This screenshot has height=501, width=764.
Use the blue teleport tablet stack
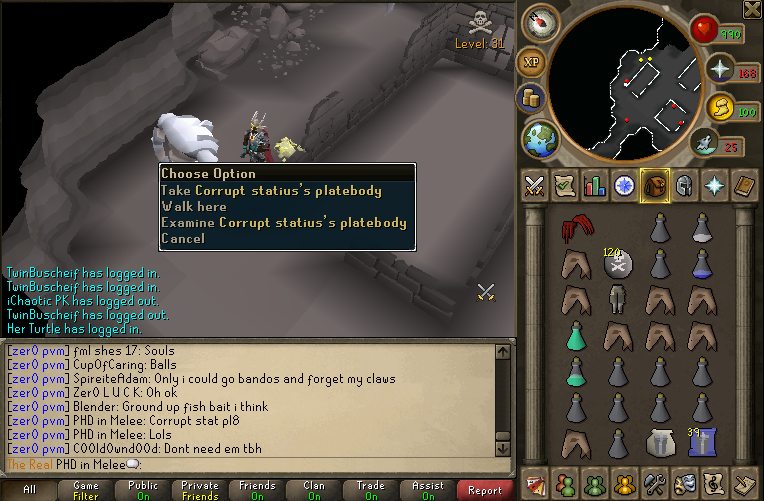pos(701,441)
